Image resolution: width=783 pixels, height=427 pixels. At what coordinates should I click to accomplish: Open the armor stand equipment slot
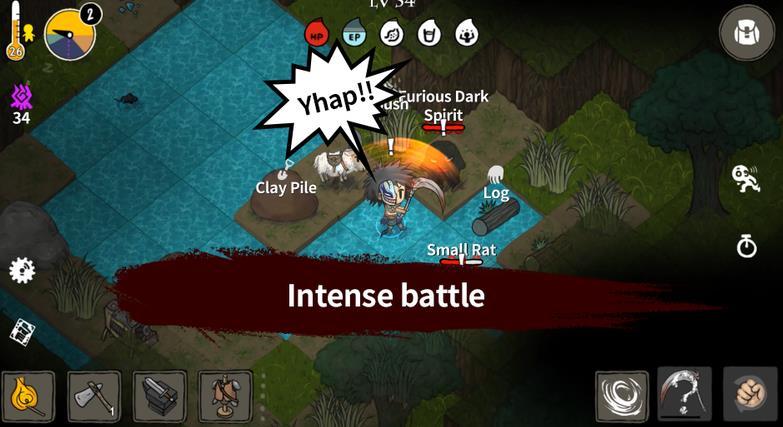[225, 397]
